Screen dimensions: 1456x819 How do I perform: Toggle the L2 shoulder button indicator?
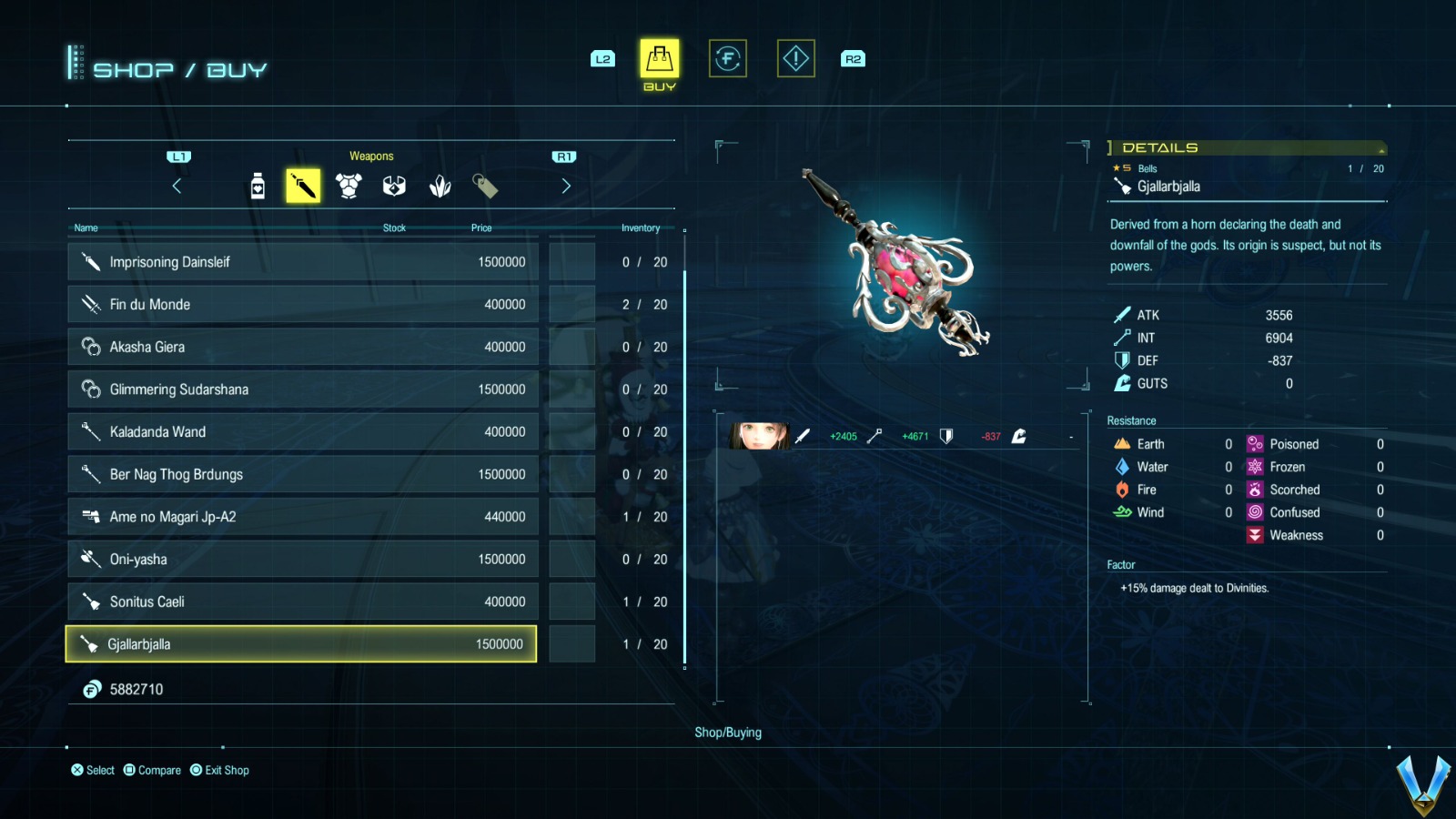pos(602,58)
